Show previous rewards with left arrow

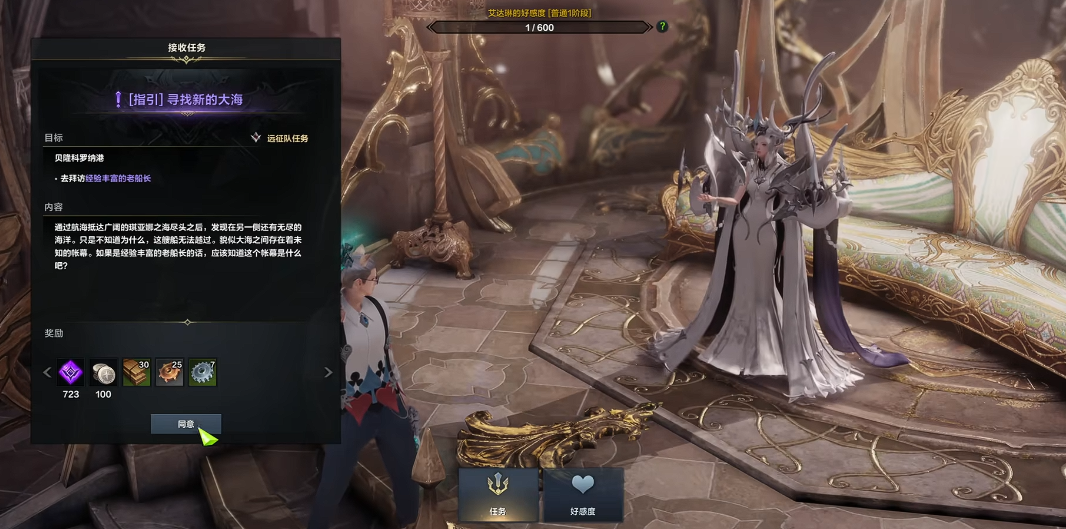46,373
